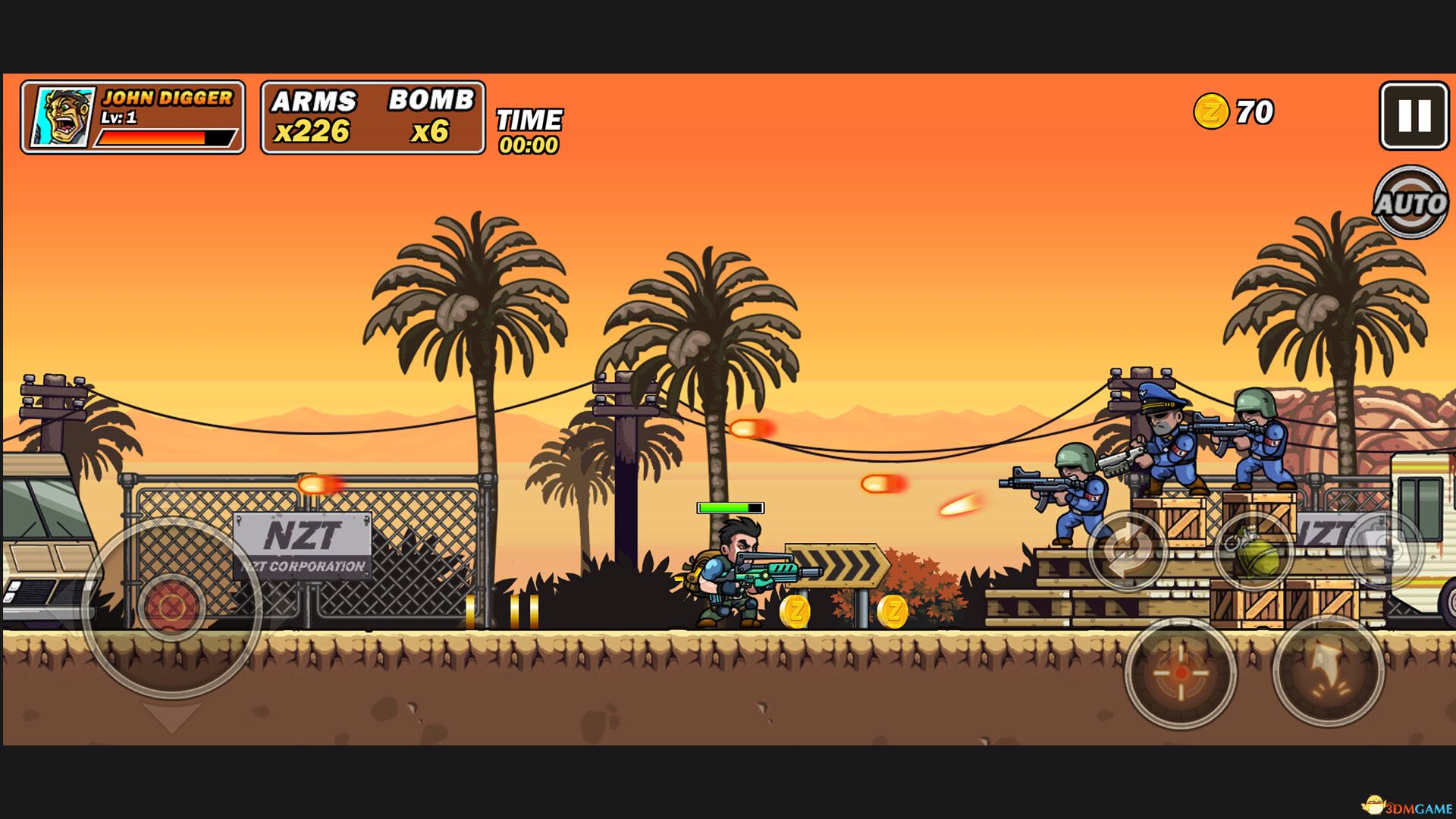Toggle the AUTO fire button

1410,202
